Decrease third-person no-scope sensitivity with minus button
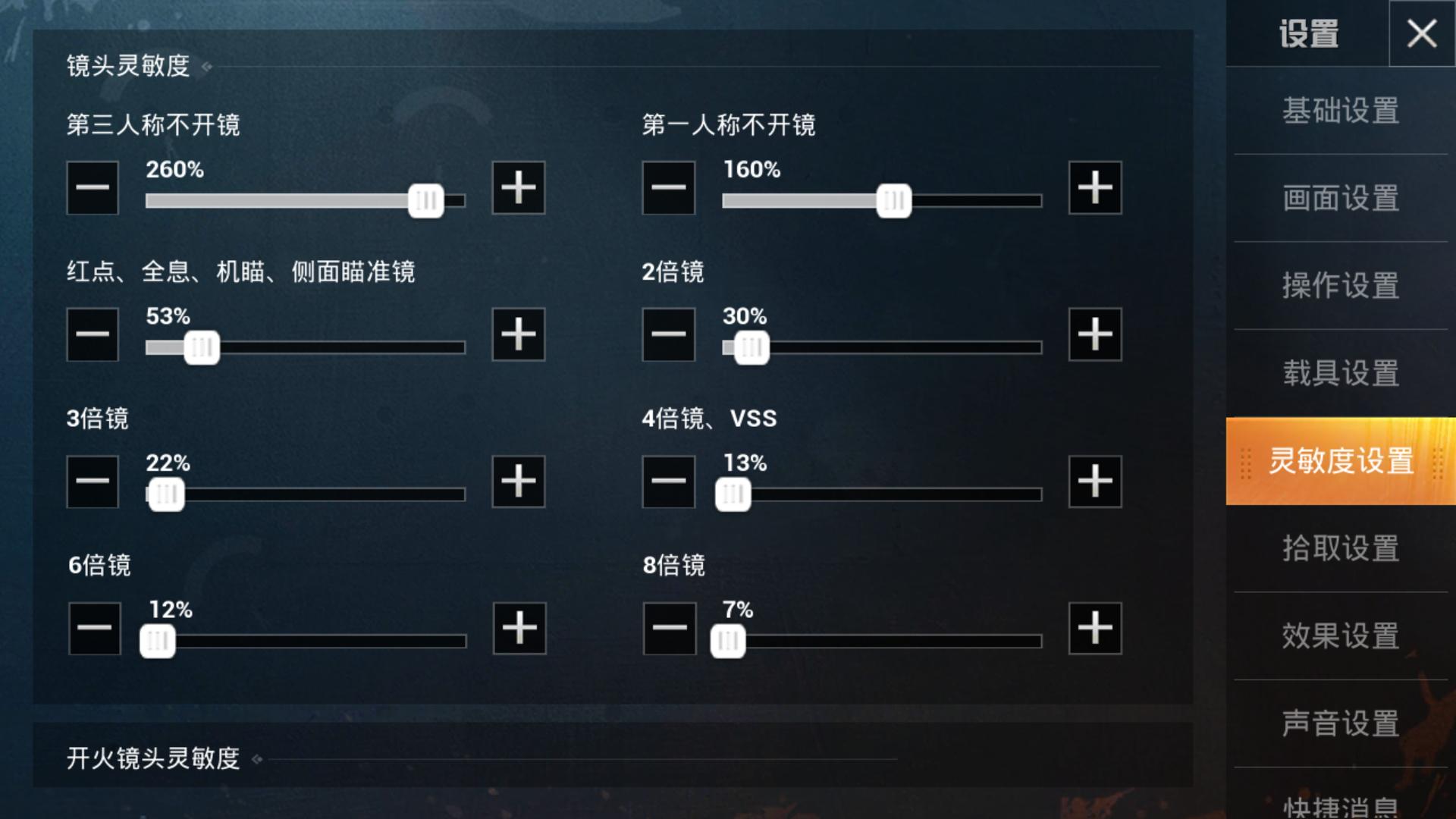This screenshot has height=819, width=1456. 93,188
